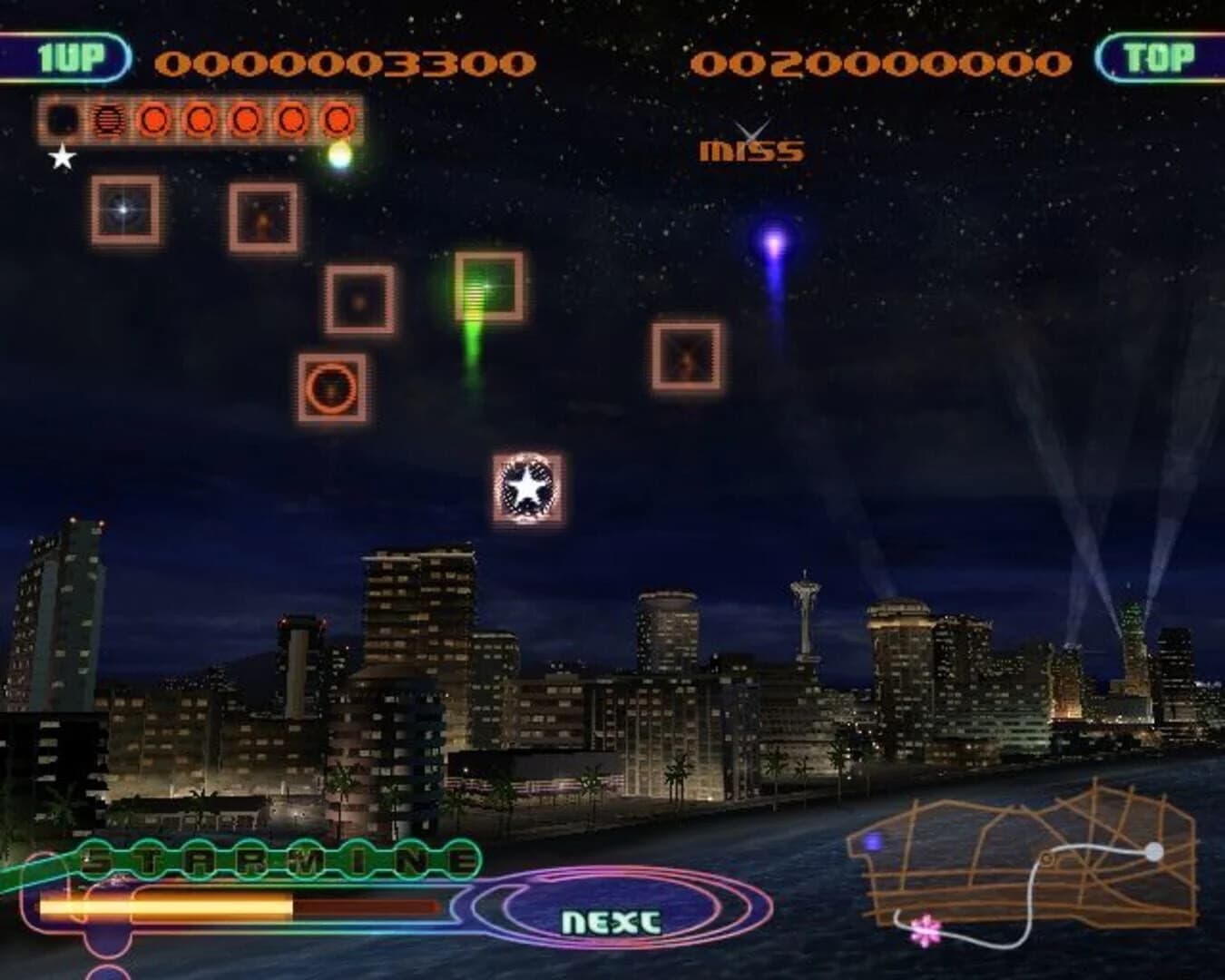Target the green firework flare
Viewport: 1225px width, 980px height.
point(479,290)
